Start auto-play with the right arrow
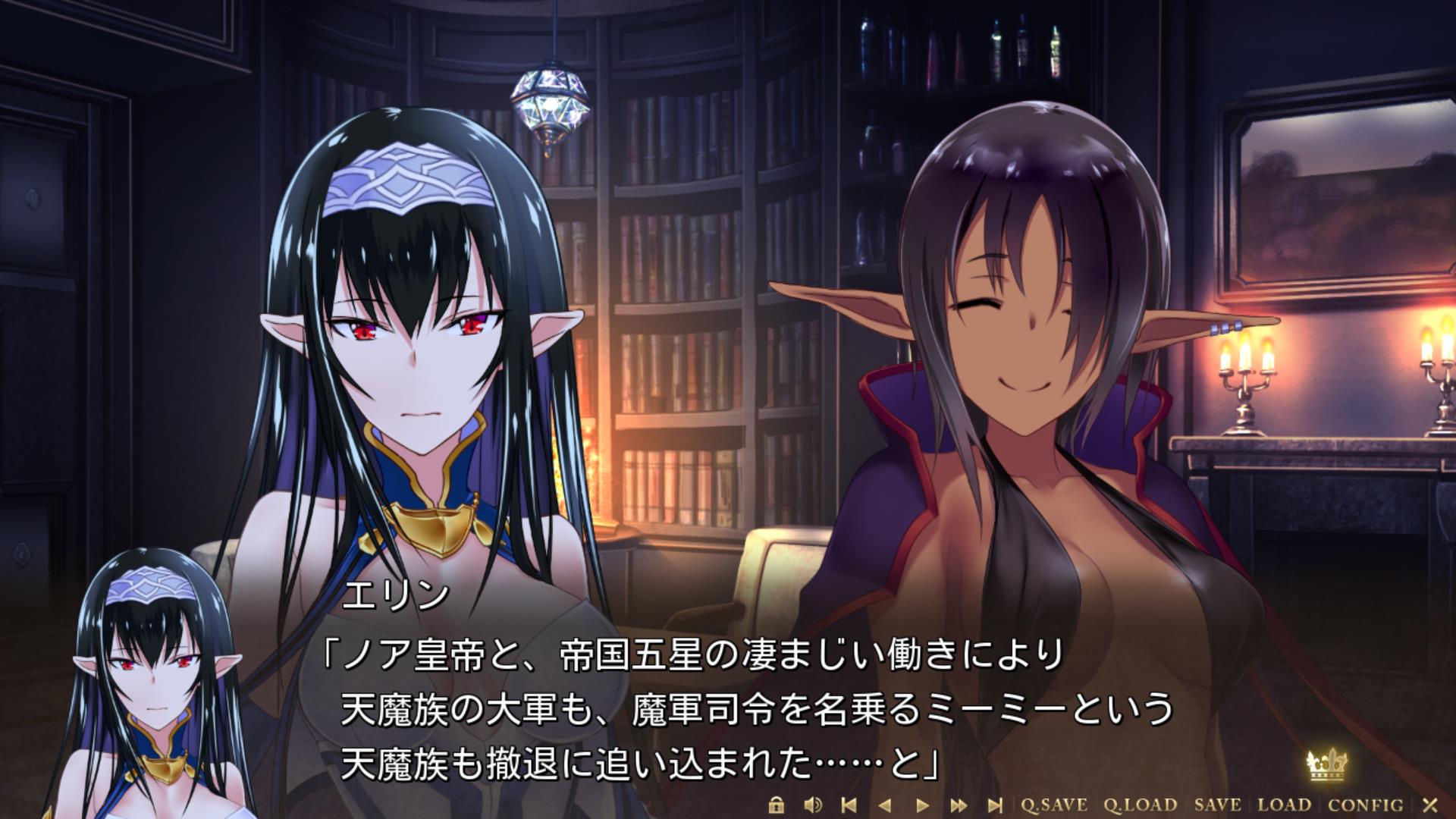Viewport: 1456px width, 819px height. 922,805
